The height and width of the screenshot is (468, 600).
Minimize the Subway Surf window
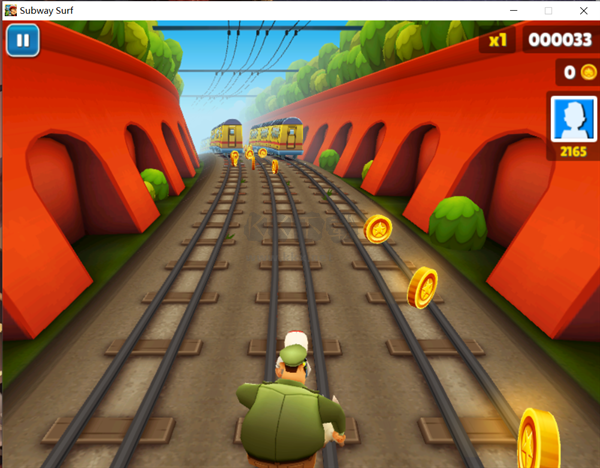(x=514, y=10)
